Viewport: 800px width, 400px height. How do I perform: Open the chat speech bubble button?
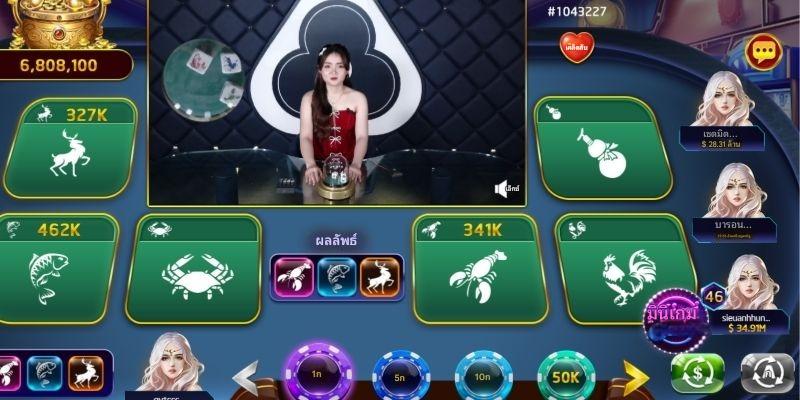click(x=763, y=50)
